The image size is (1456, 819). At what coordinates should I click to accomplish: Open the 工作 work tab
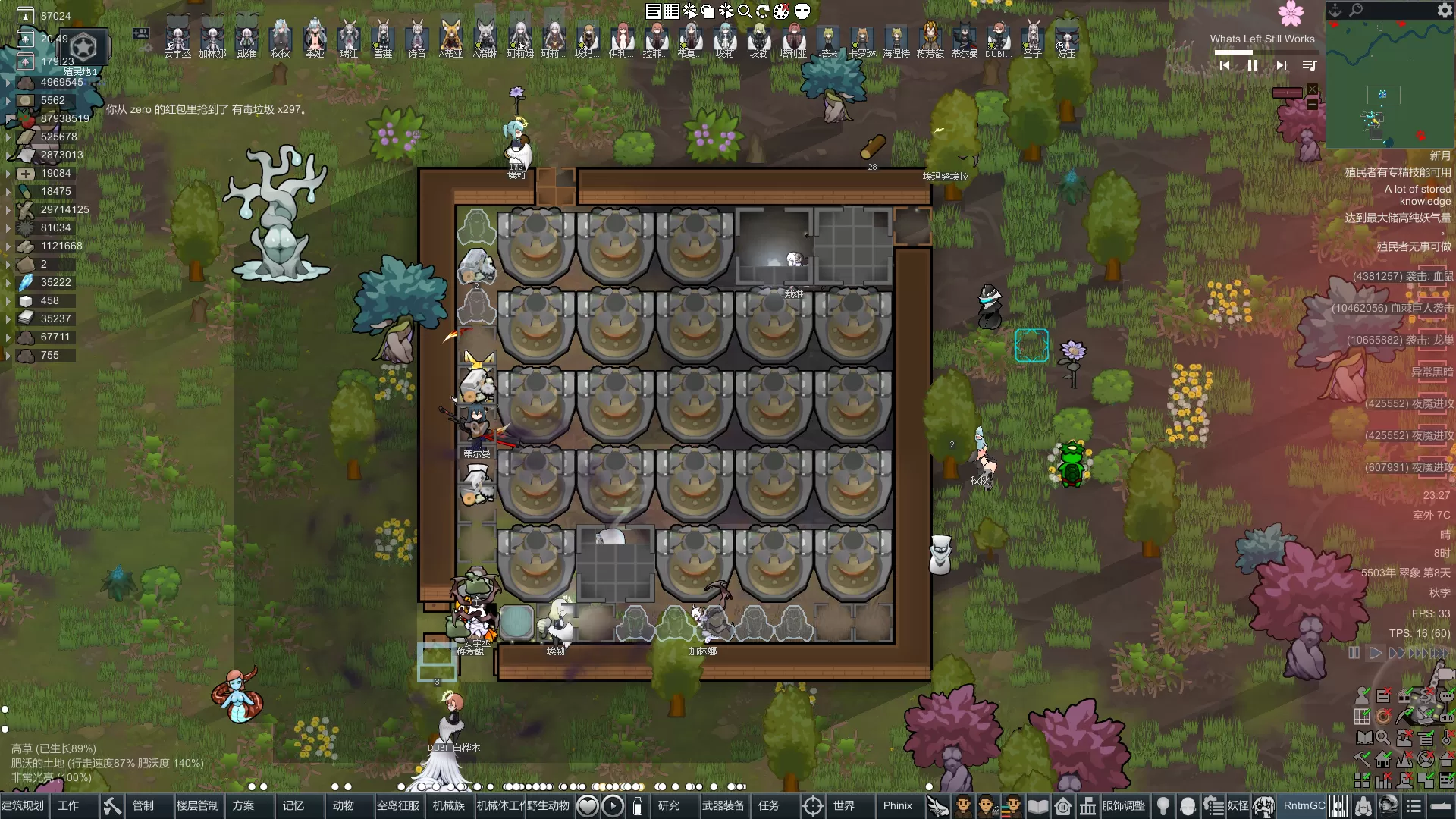(68, 805)
